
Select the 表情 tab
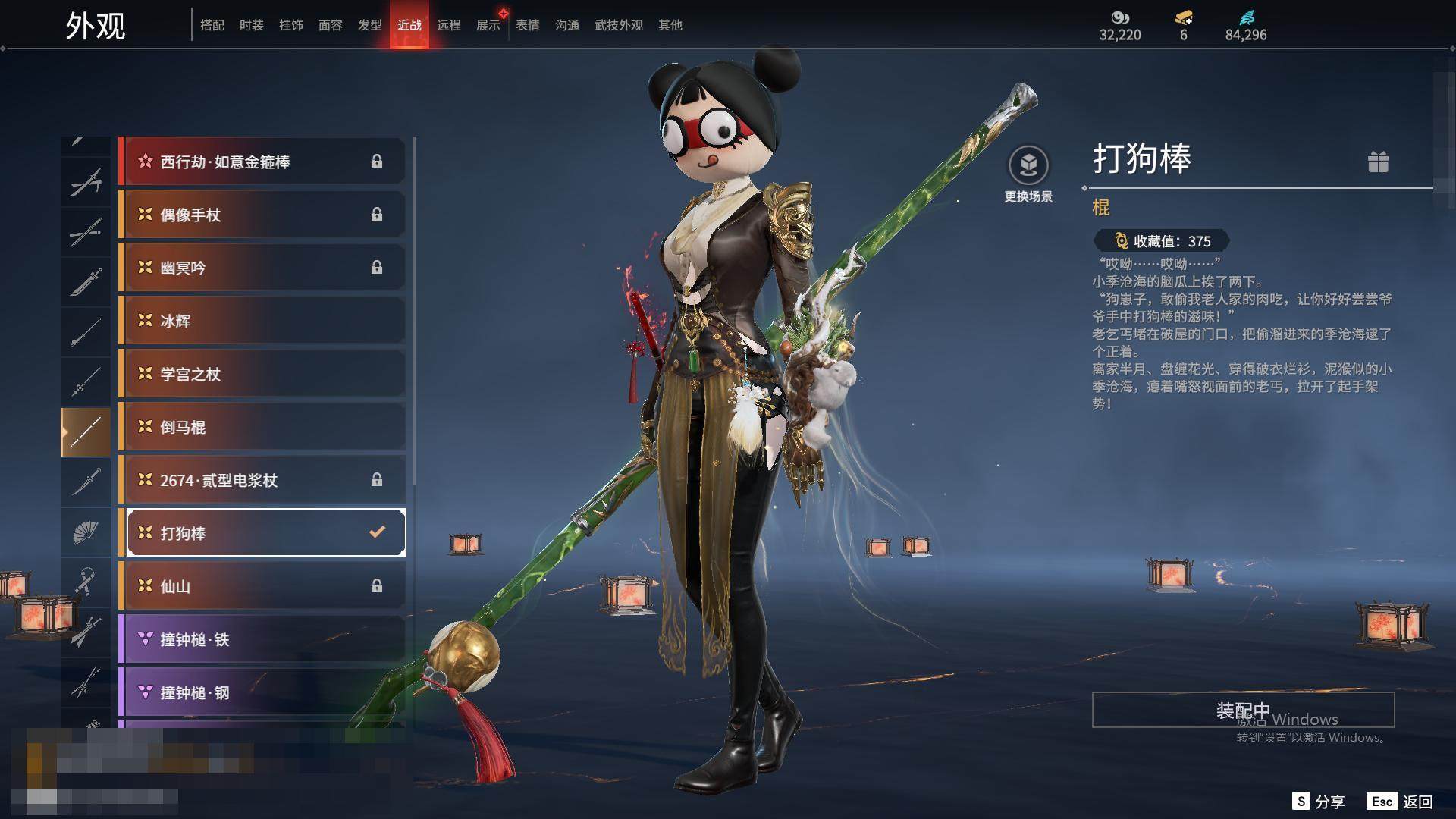(527, 25)
